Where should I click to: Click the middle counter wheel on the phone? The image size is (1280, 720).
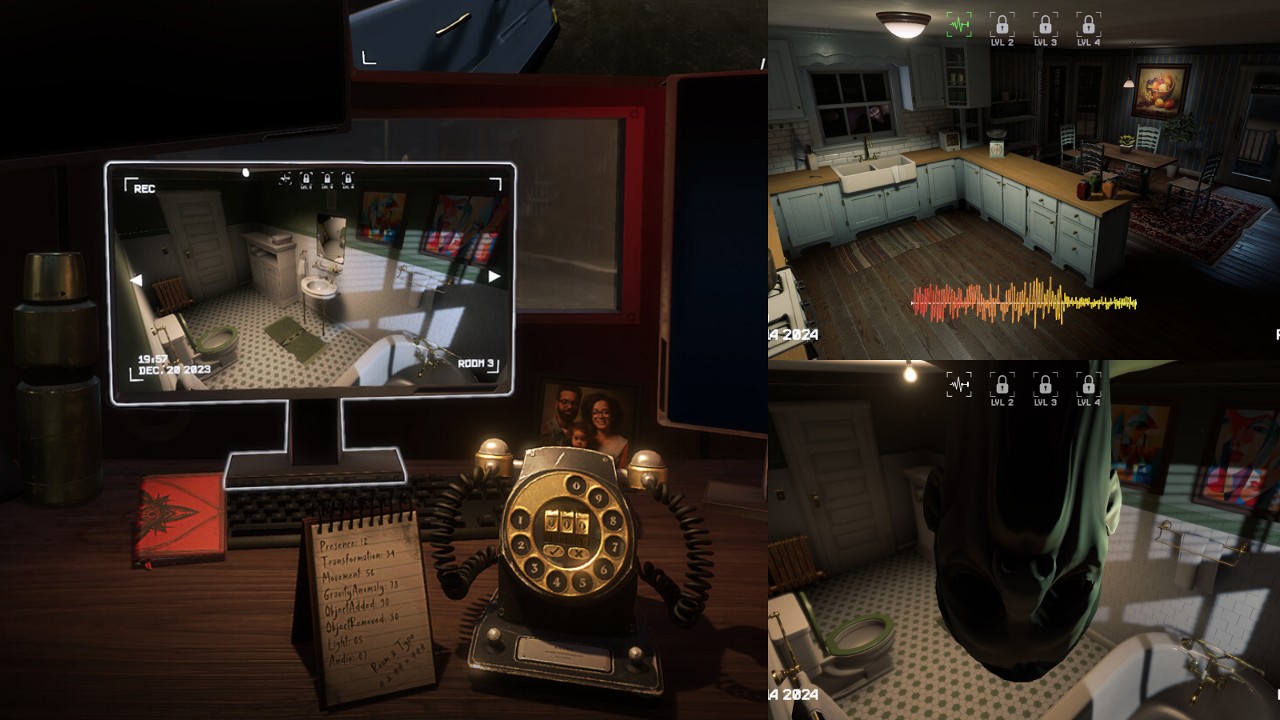pyautogui.click(x=567, y=521)
